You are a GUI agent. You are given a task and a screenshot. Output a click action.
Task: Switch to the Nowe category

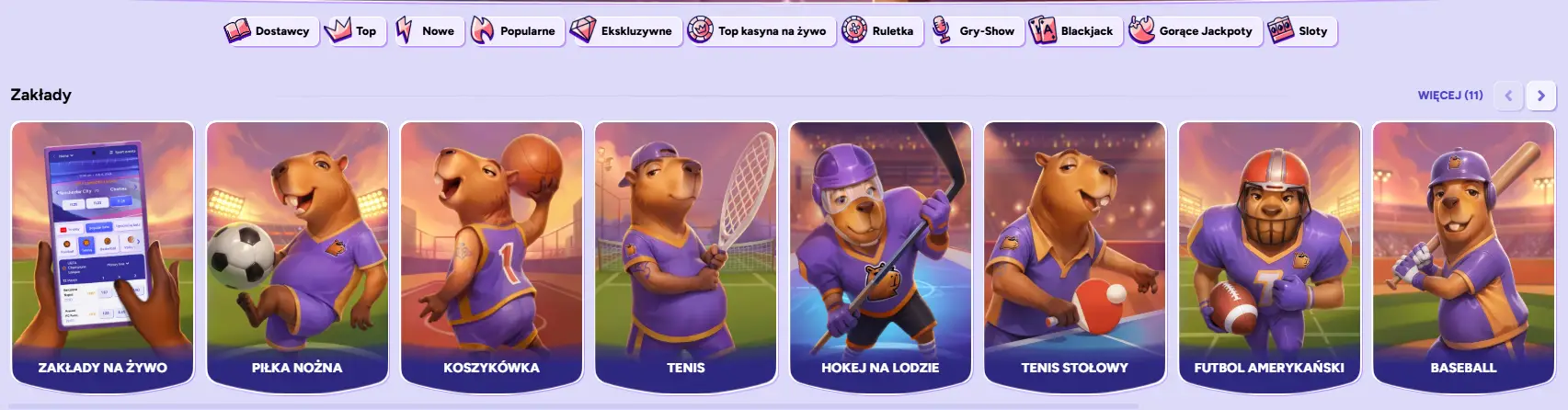(x=427, y=31)
